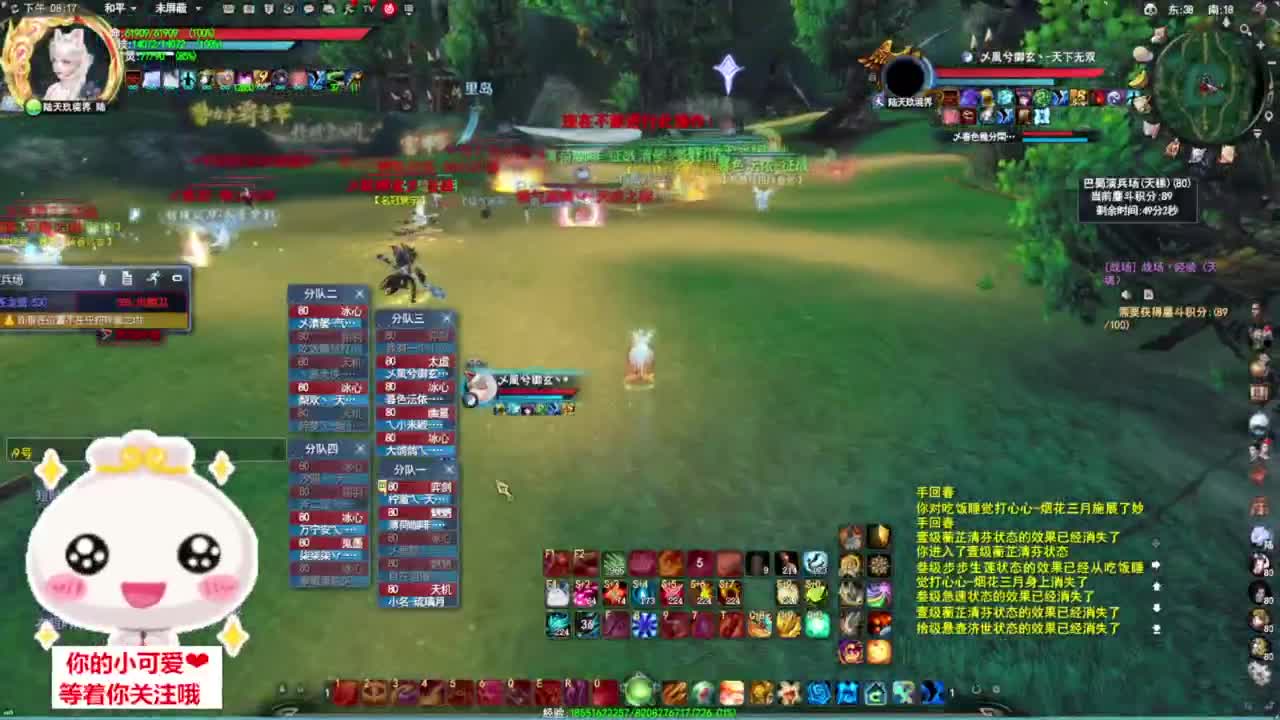The height and width of the screenshot is (720, 1280).
Task: Click the chat bubble icon in the top bar
Action: tap(309, 9)
